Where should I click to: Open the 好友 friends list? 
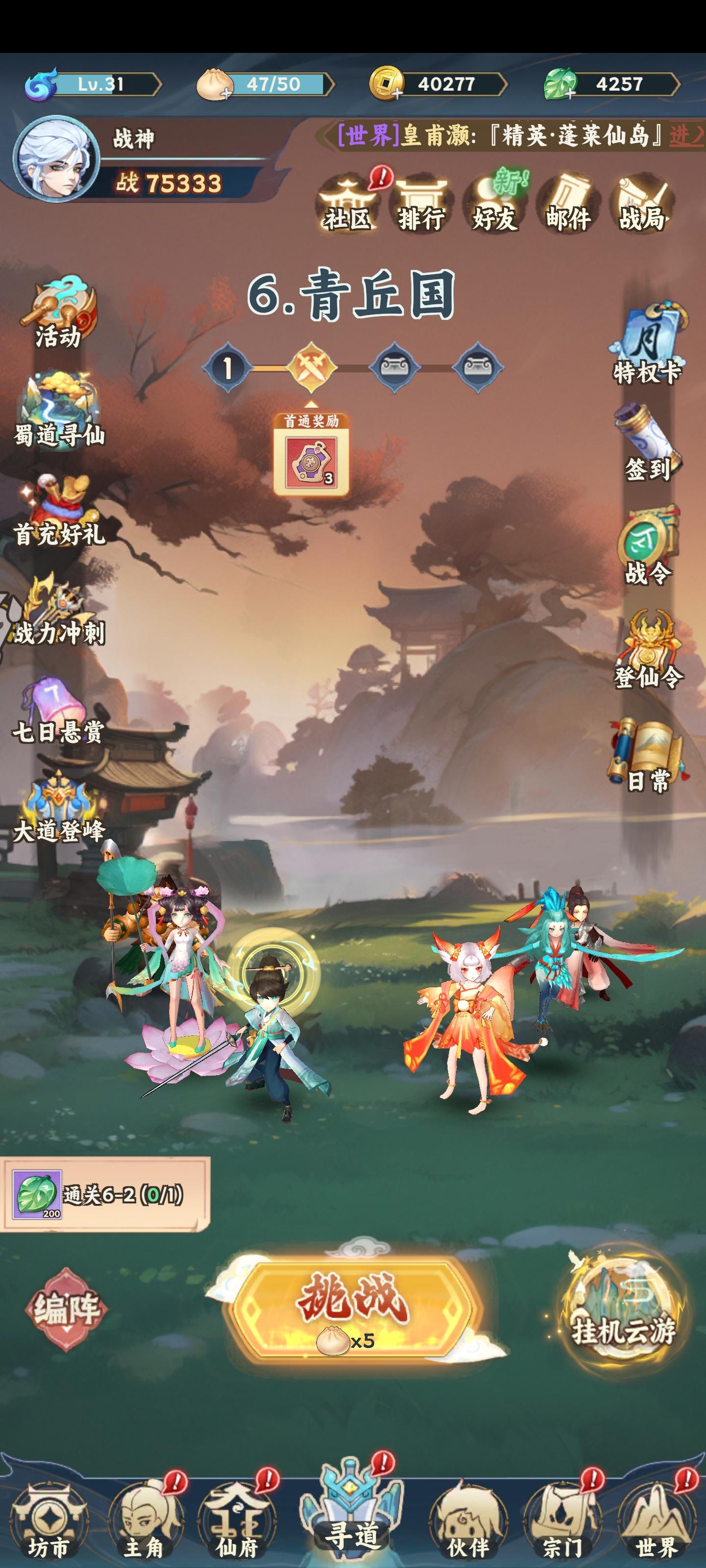[497, 201]
